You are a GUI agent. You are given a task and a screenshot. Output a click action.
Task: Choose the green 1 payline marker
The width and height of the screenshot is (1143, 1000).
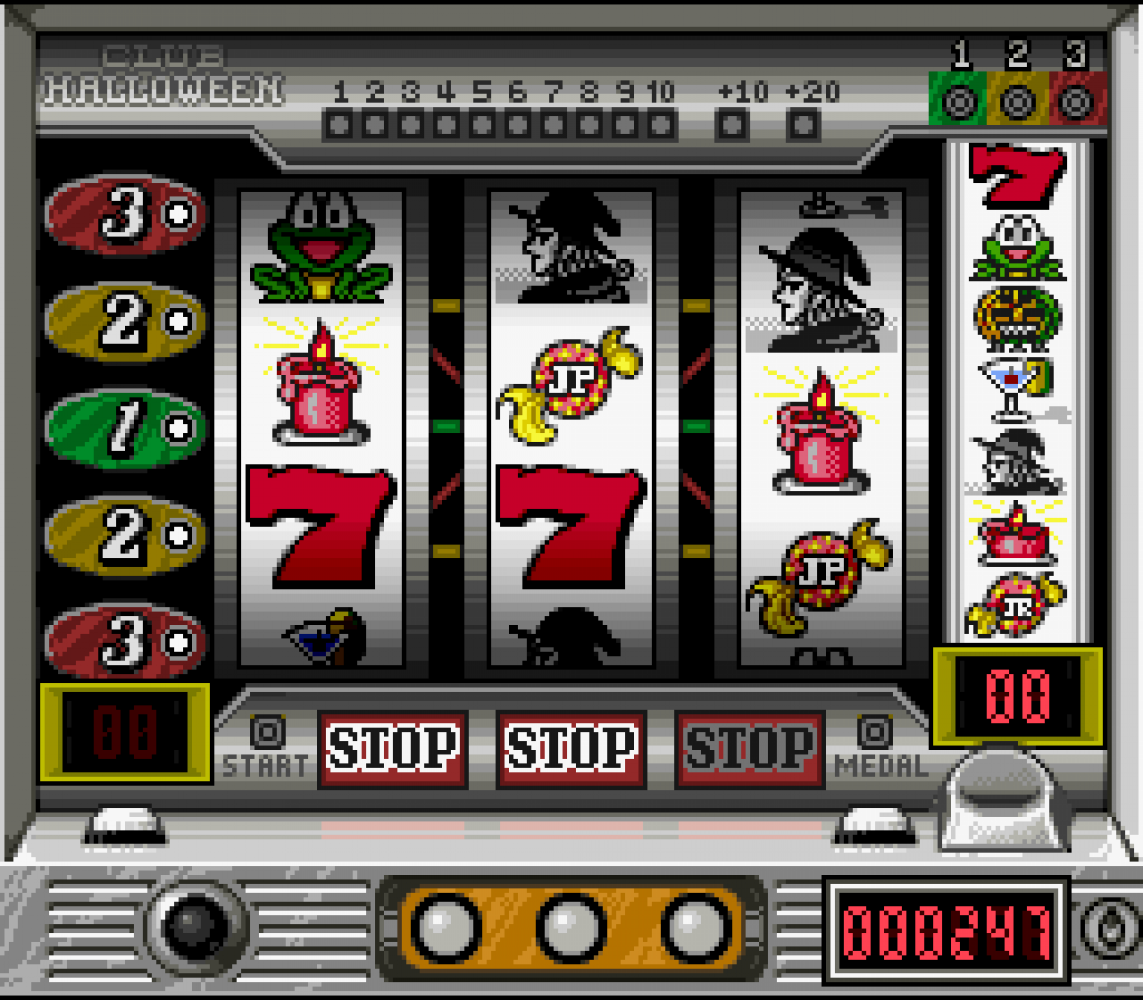click(126, 428)
